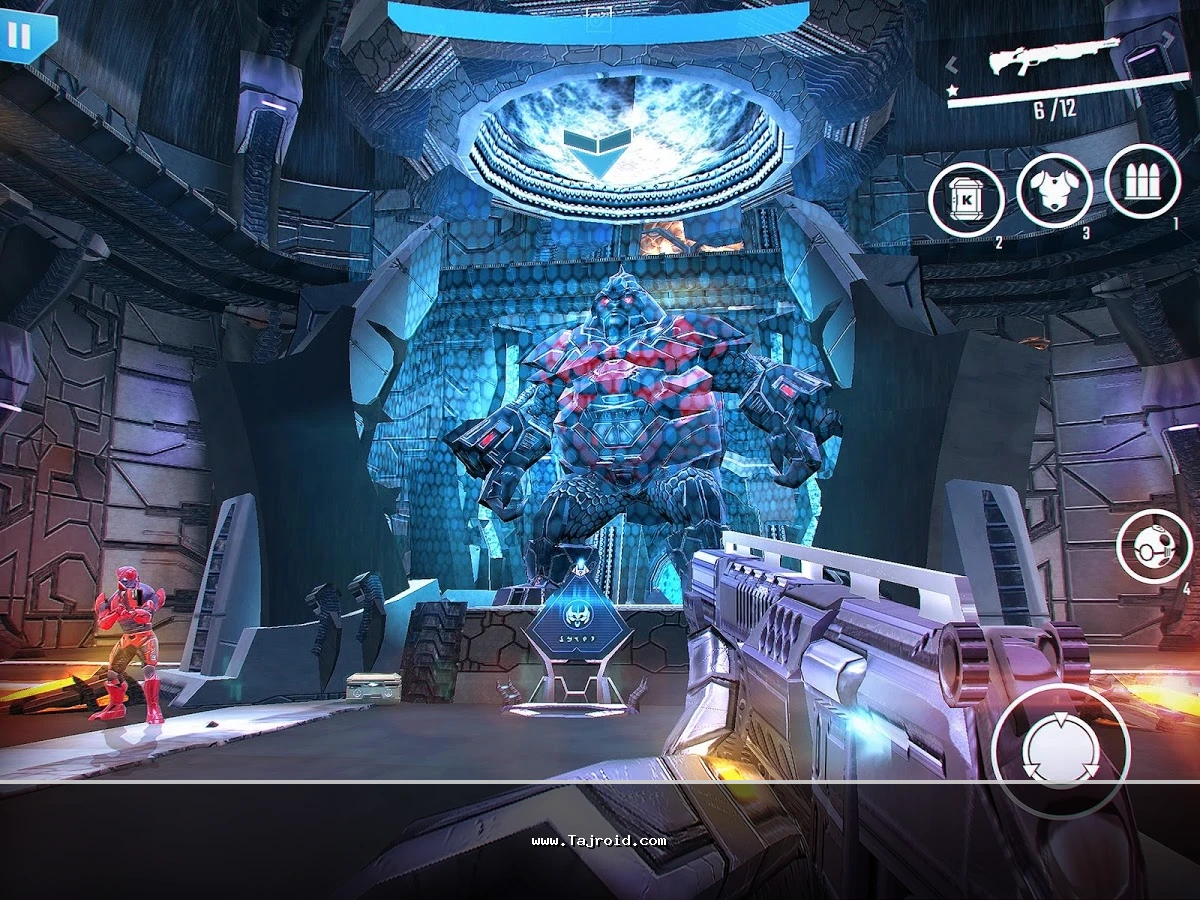Viewport: 1200px width, 900px height.
Task: Activate the body armor boost
Action: (1053, 191)
